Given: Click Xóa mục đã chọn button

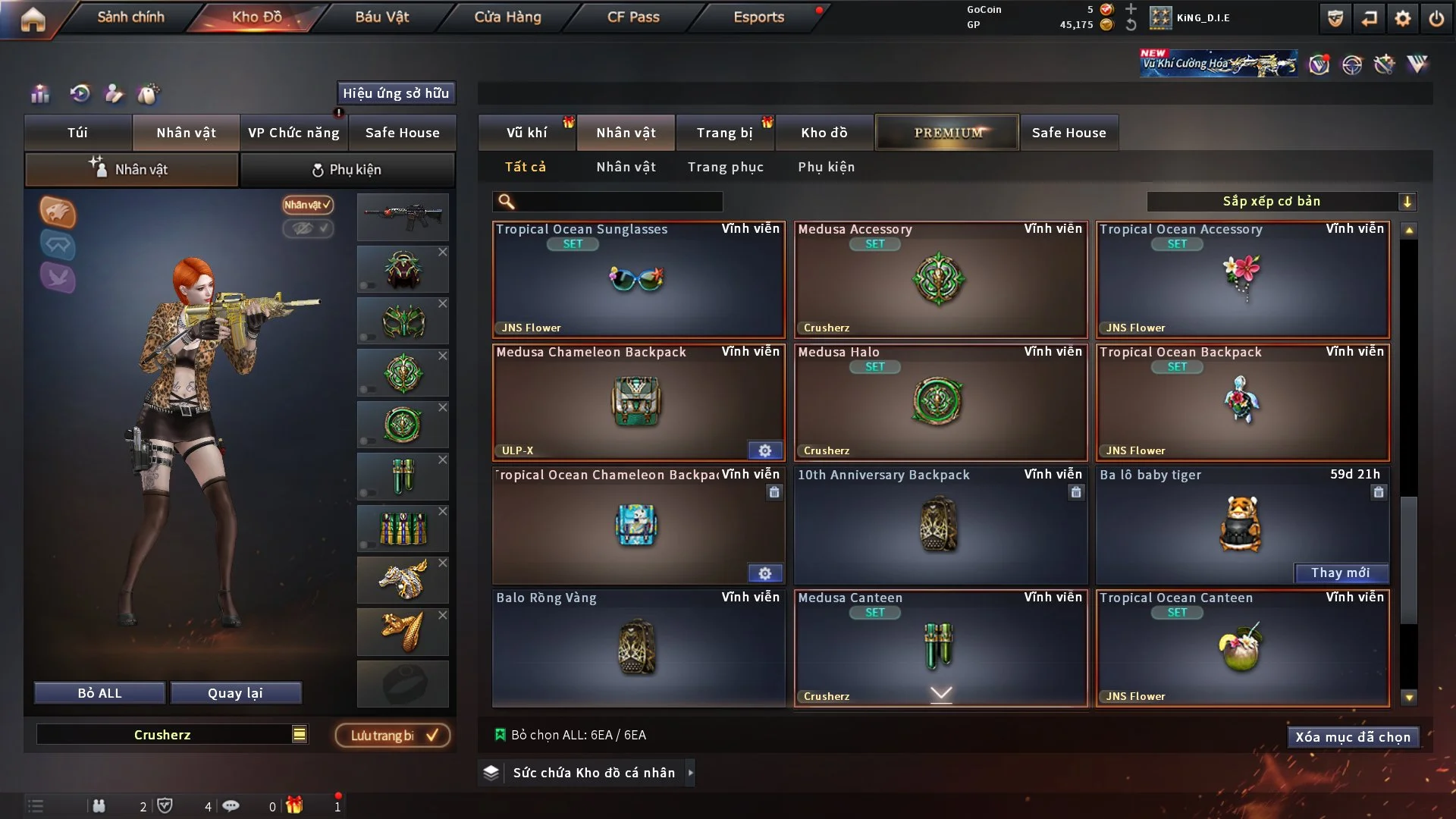Looking at the screenshot, I should [x=1352, y=737].
